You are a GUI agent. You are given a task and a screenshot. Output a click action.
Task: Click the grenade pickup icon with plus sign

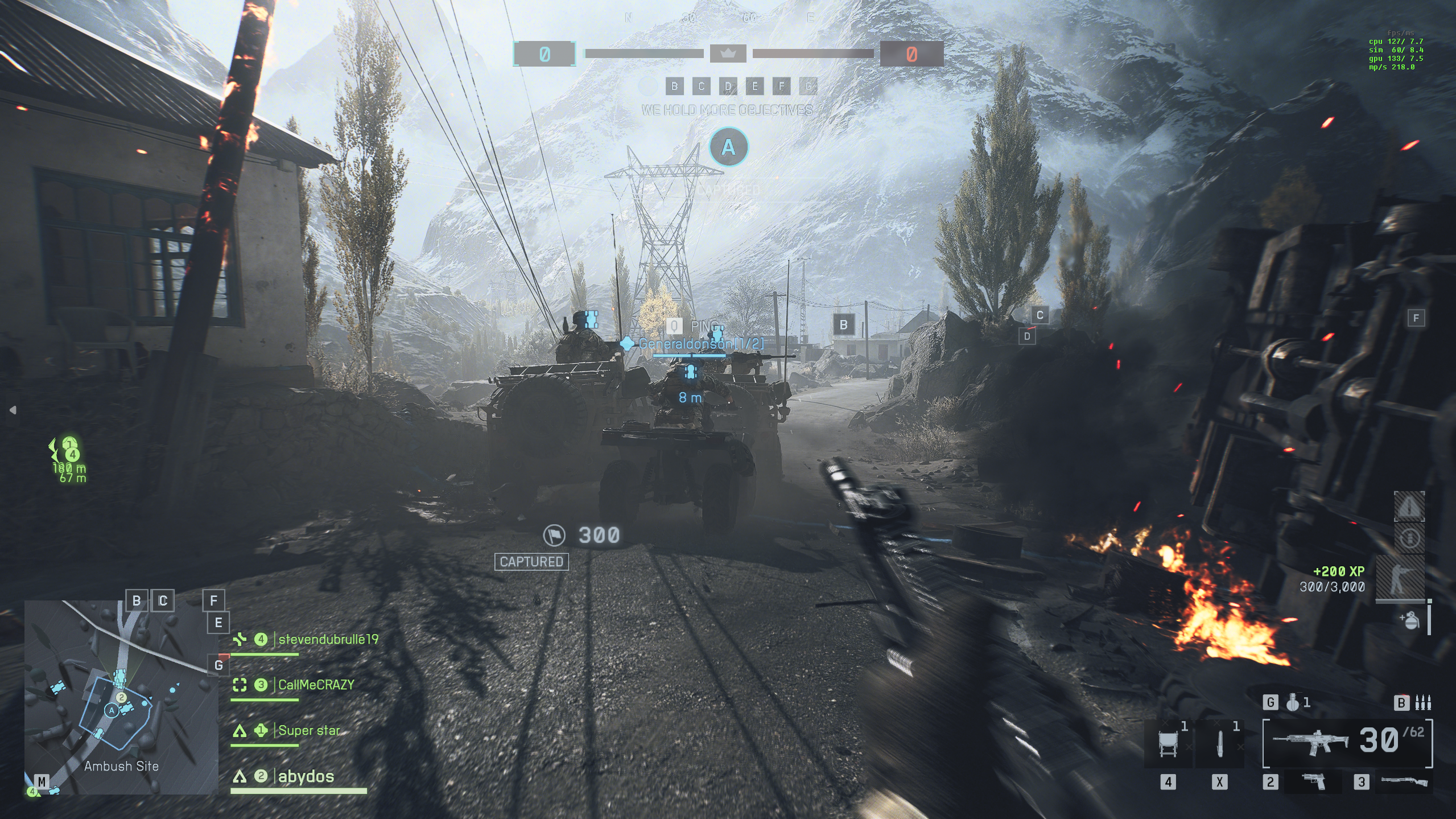coord(1409,620)
